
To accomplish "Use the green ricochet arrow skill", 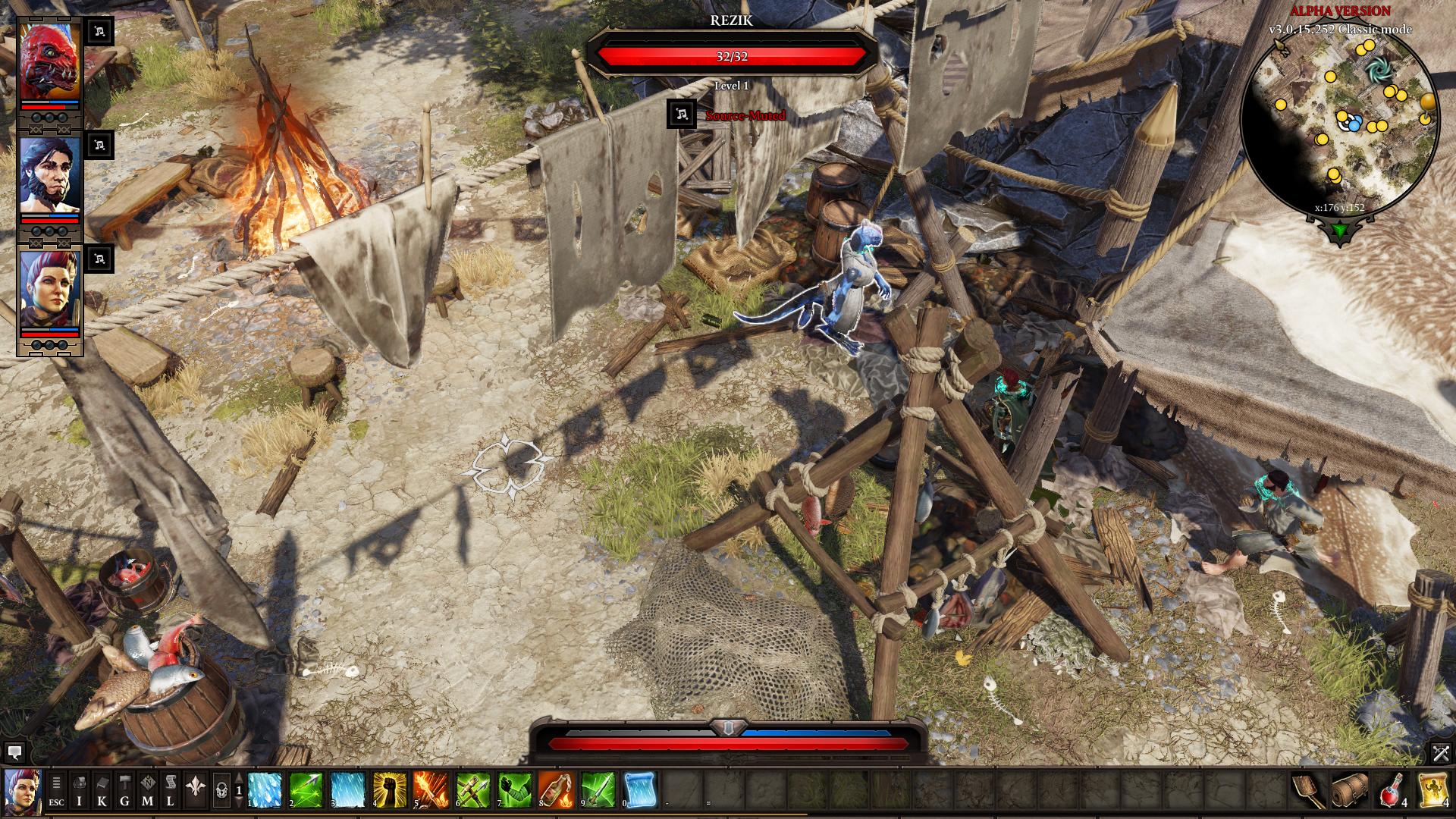I will tap(306, 789).
